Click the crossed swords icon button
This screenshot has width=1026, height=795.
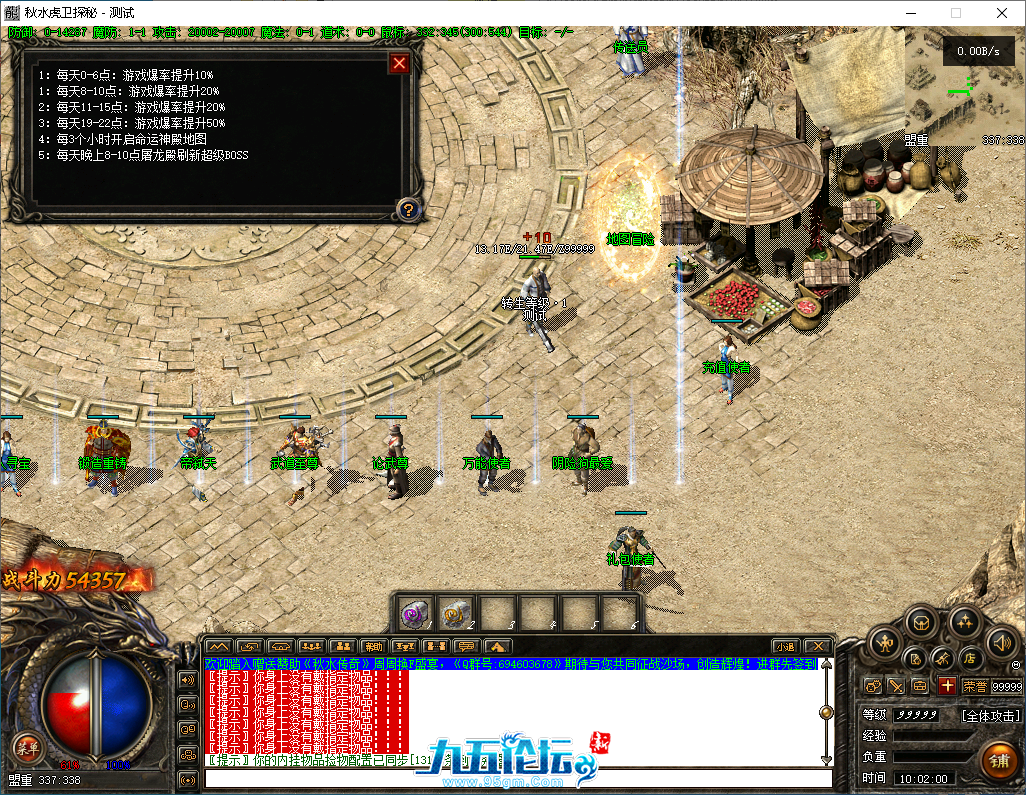tap(942, 658)
